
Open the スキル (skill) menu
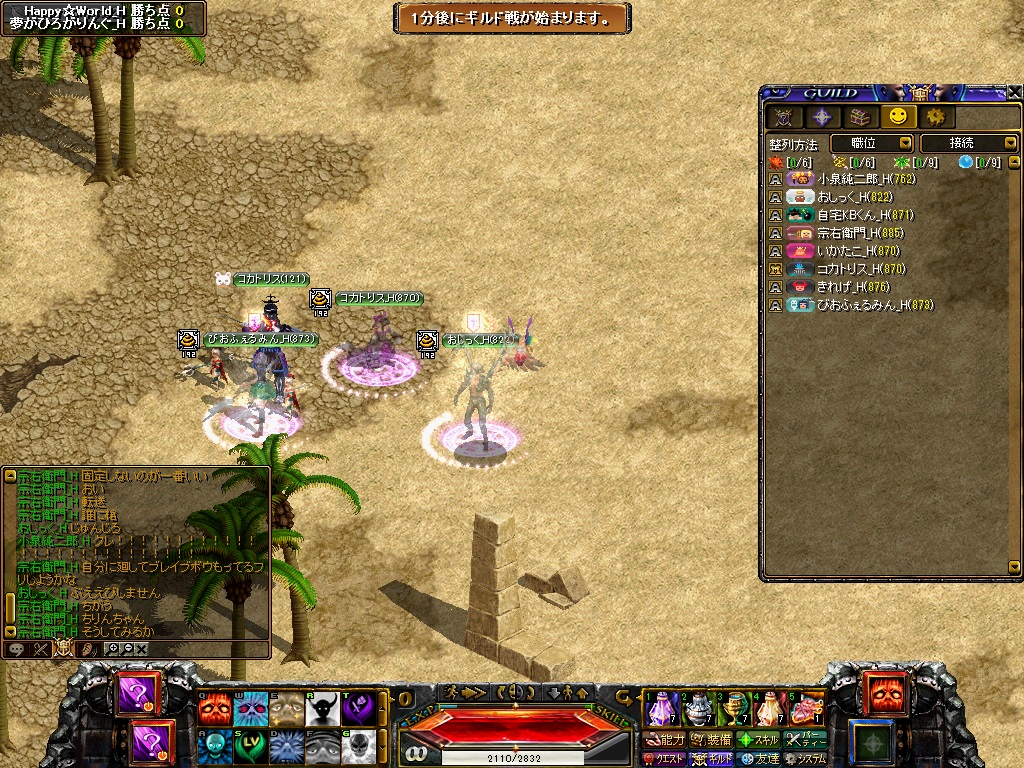[x=758, y=740]
